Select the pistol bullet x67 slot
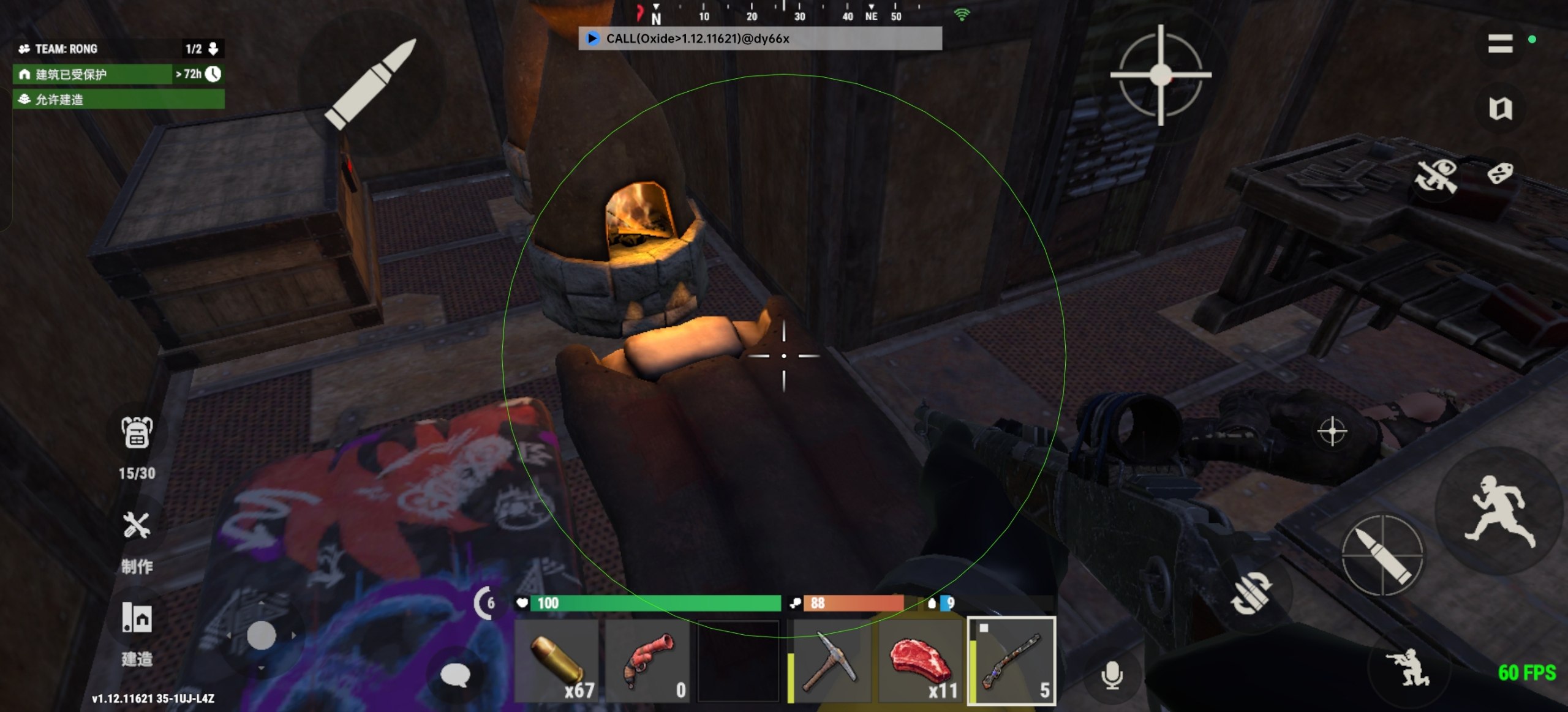Viewport: 1568px width, 712px height. (x=556, y=661)
